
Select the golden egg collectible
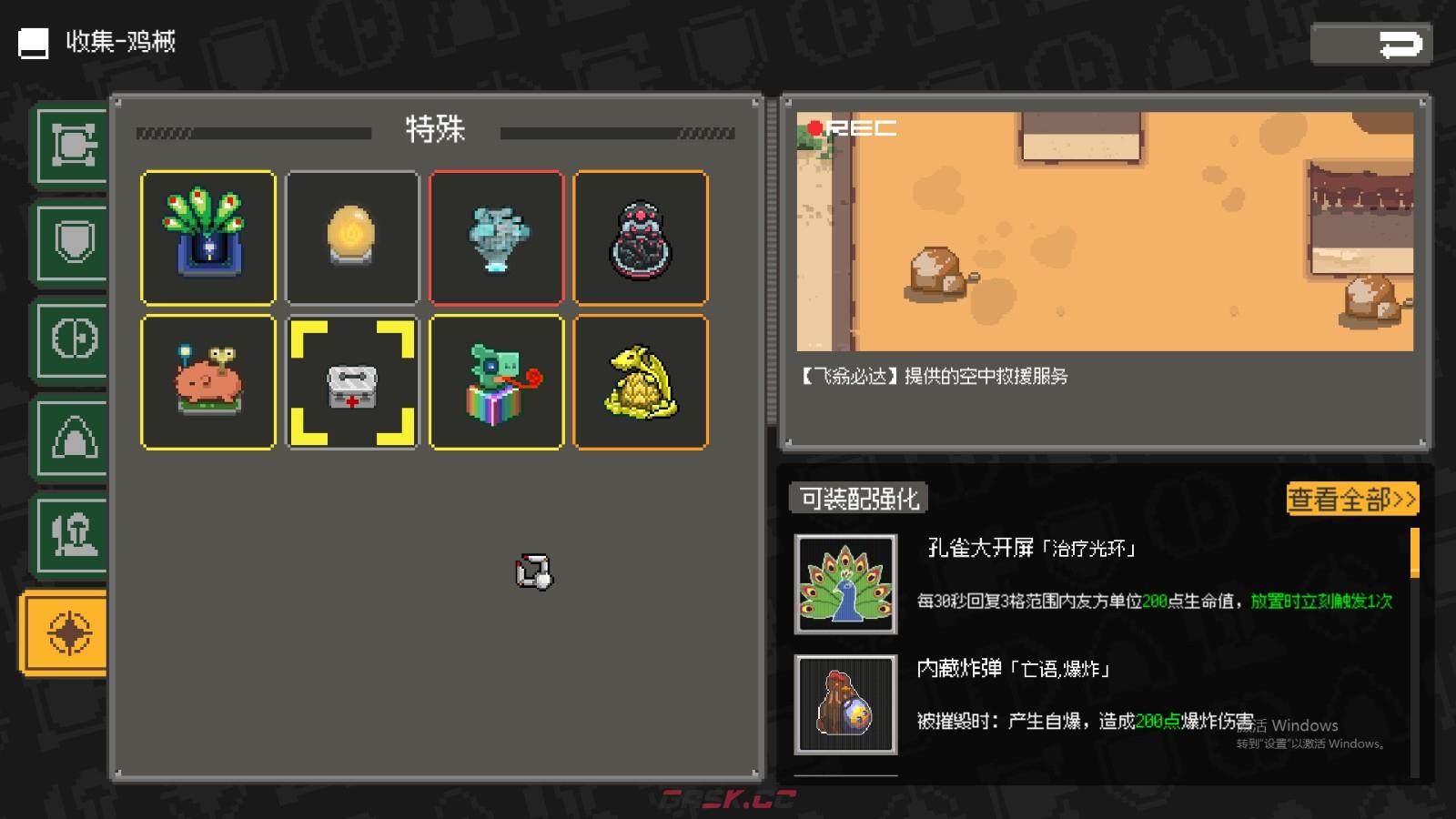[x=352, y=237]
